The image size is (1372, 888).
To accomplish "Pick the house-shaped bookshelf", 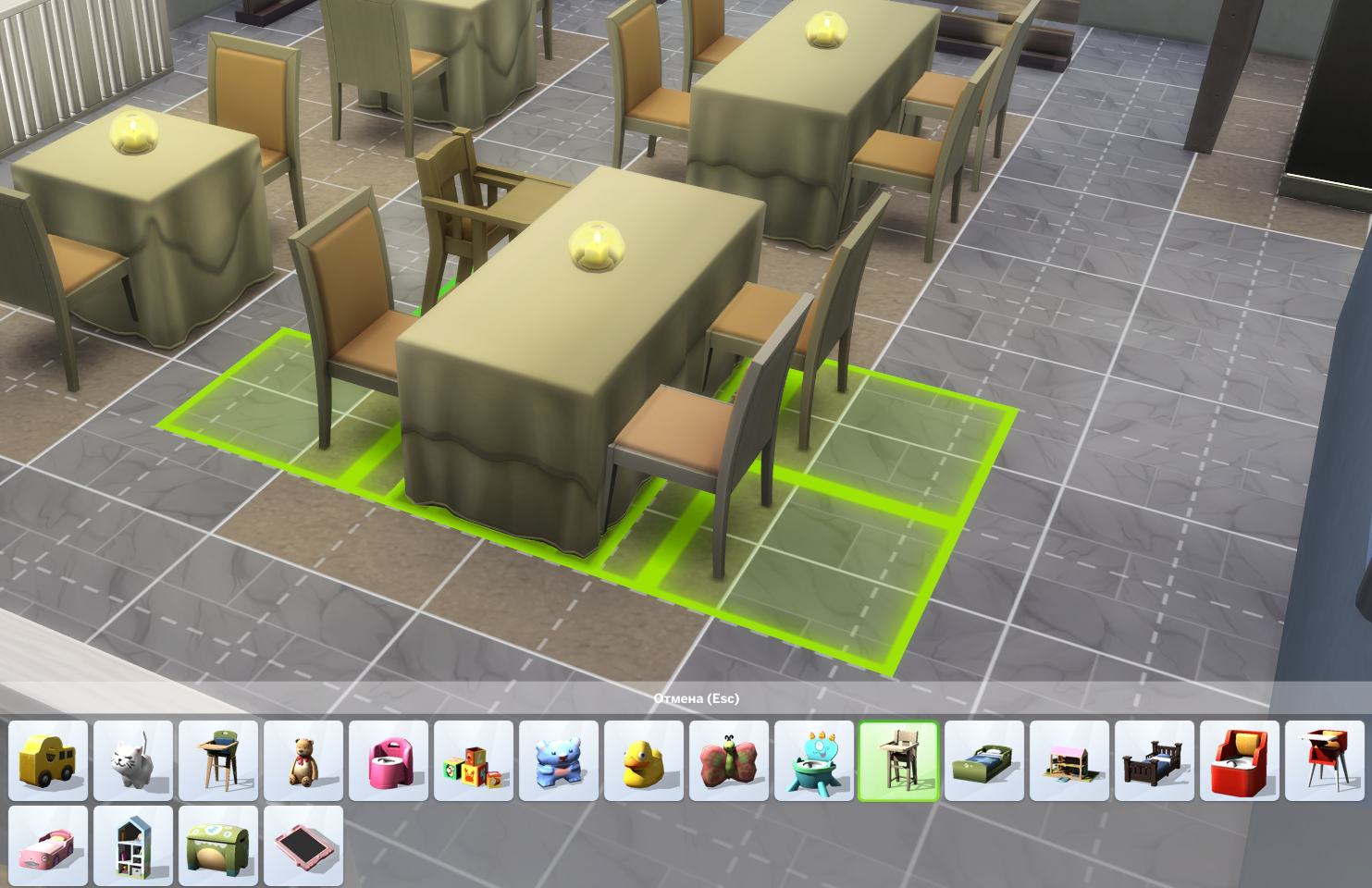I will [133, 845].
